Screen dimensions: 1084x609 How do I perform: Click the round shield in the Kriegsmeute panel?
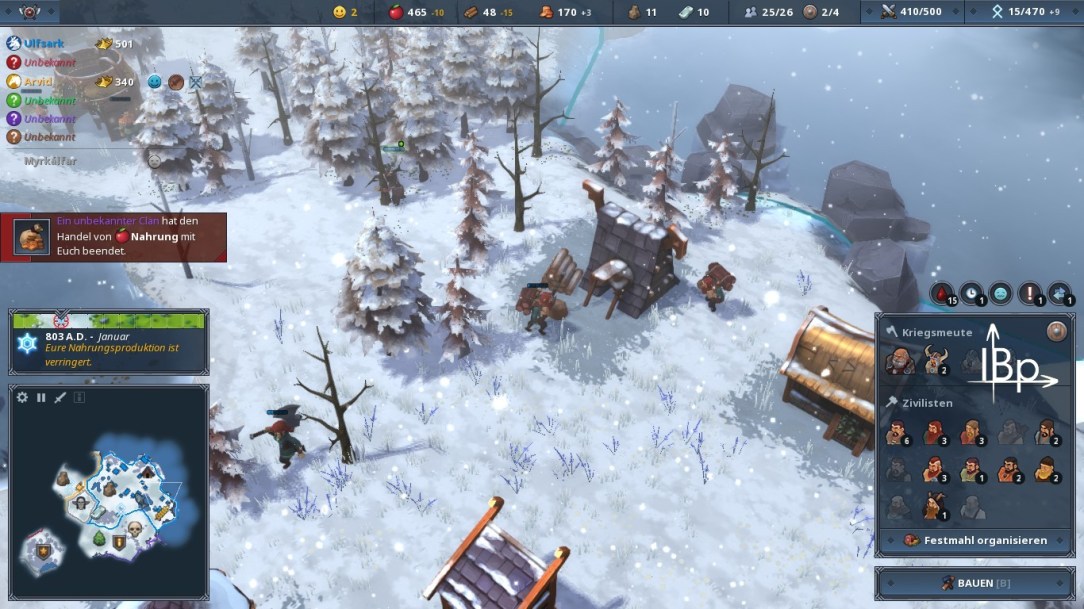point(1056,332)
